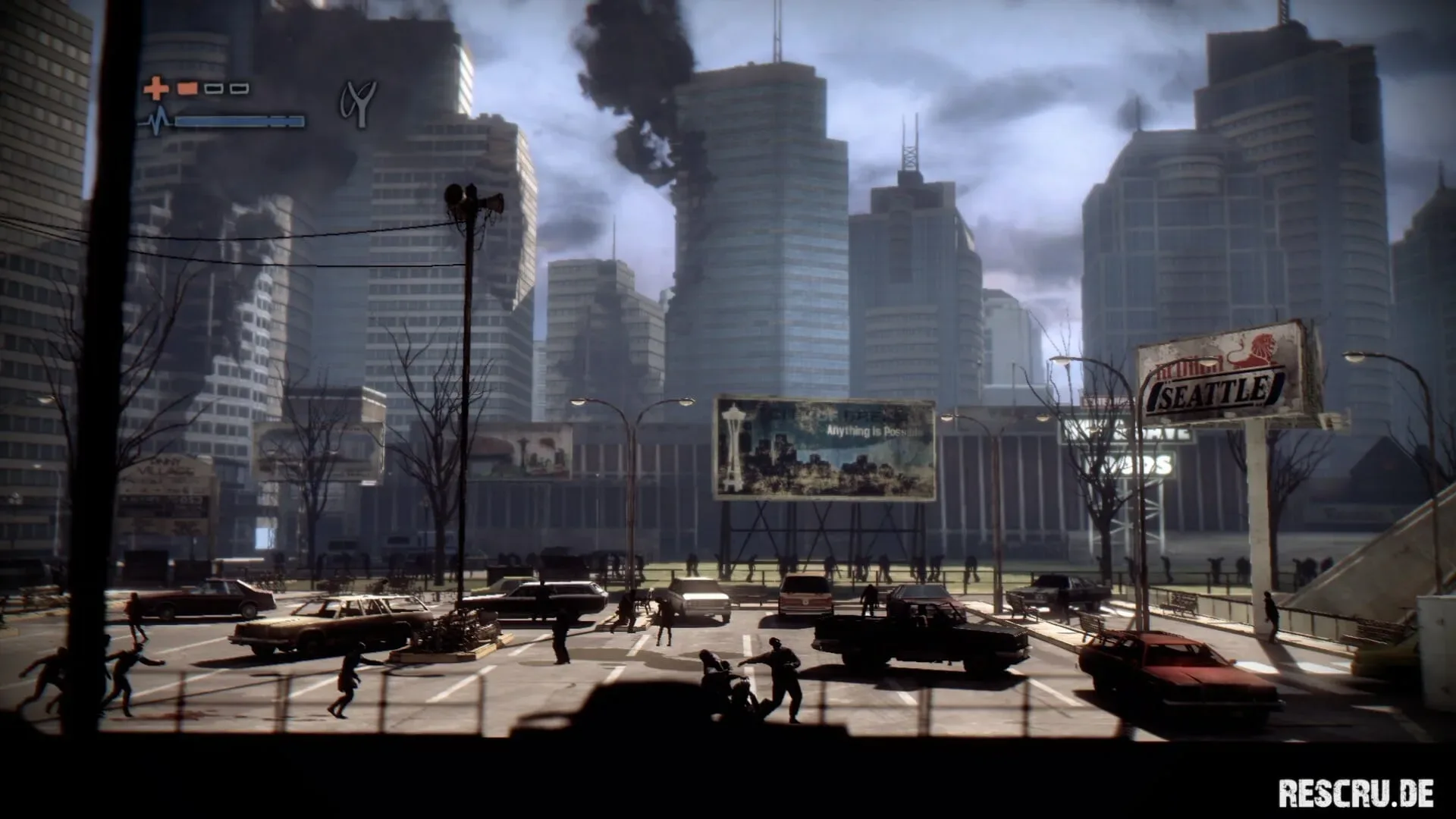Select the slingshot weapon icon

[x=358, y=103]
